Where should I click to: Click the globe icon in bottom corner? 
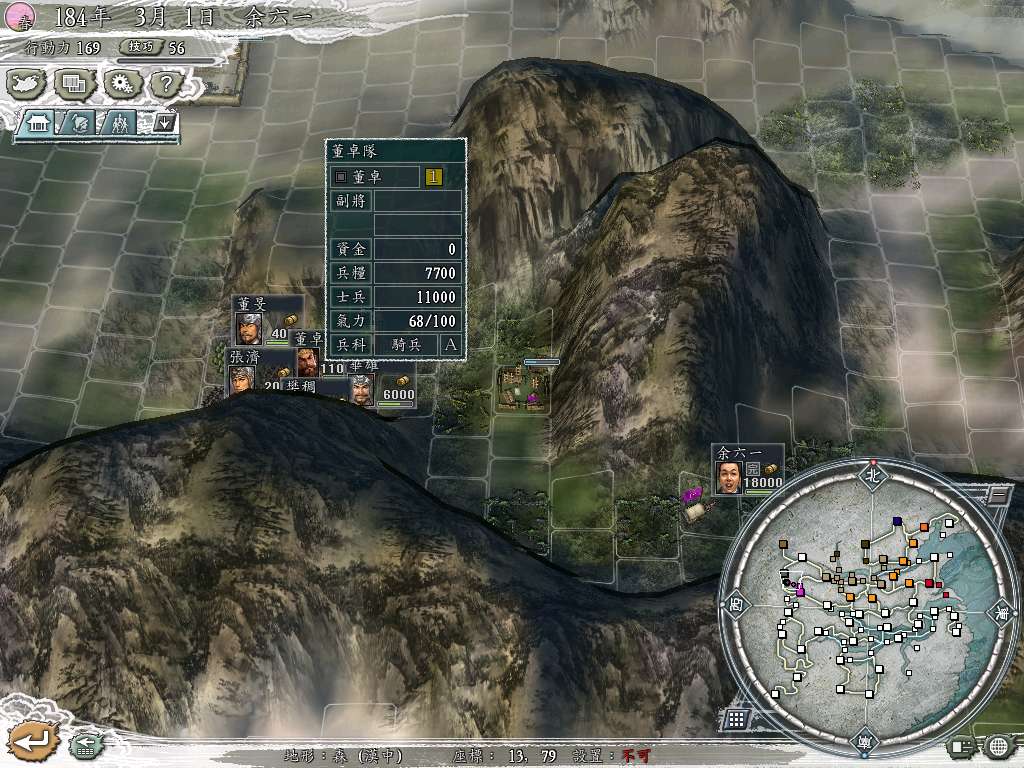click(x=998, y=746)
